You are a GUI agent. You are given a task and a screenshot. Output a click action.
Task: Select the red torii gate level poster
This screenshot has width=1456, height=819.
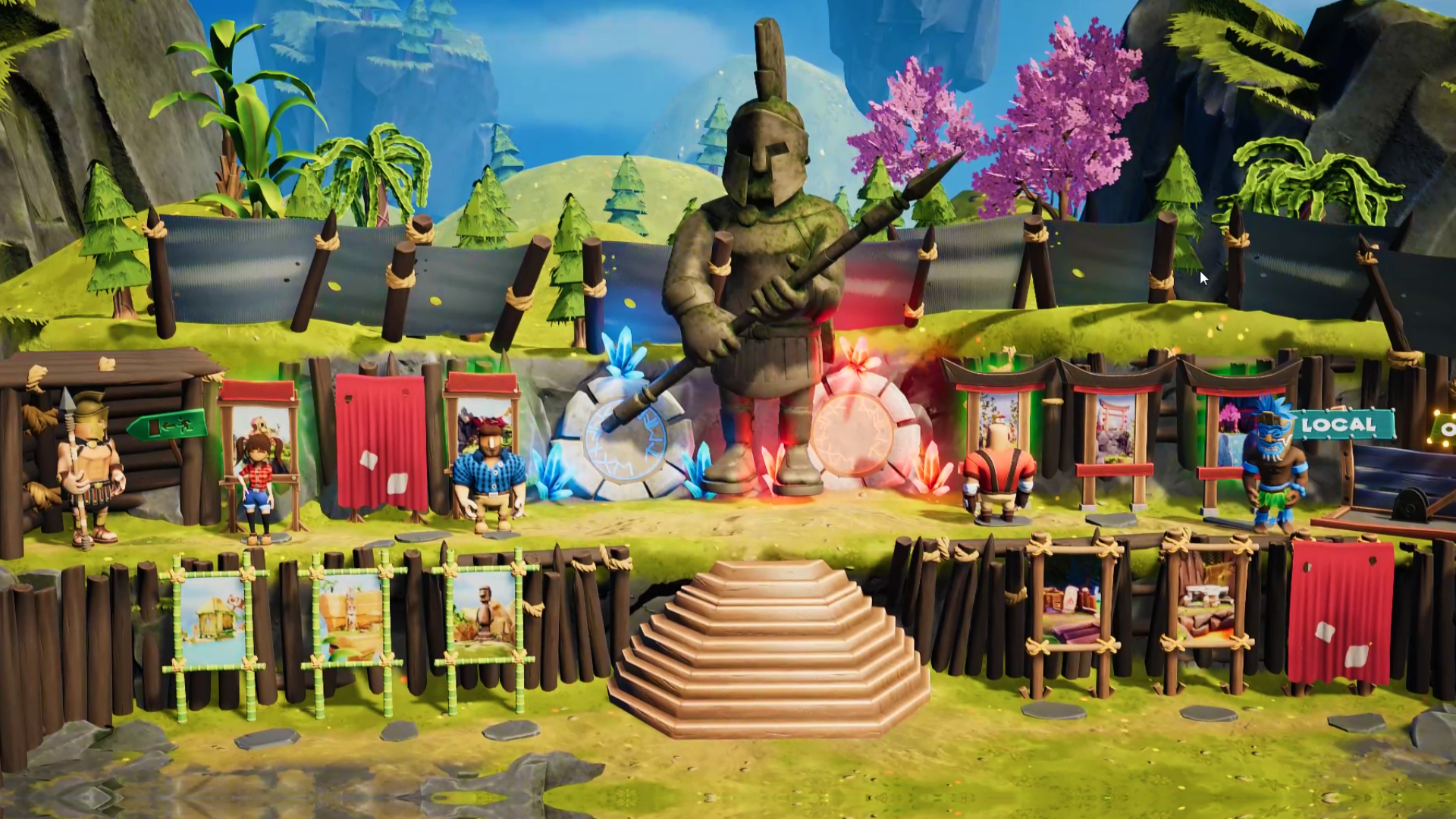(1115, 428)
